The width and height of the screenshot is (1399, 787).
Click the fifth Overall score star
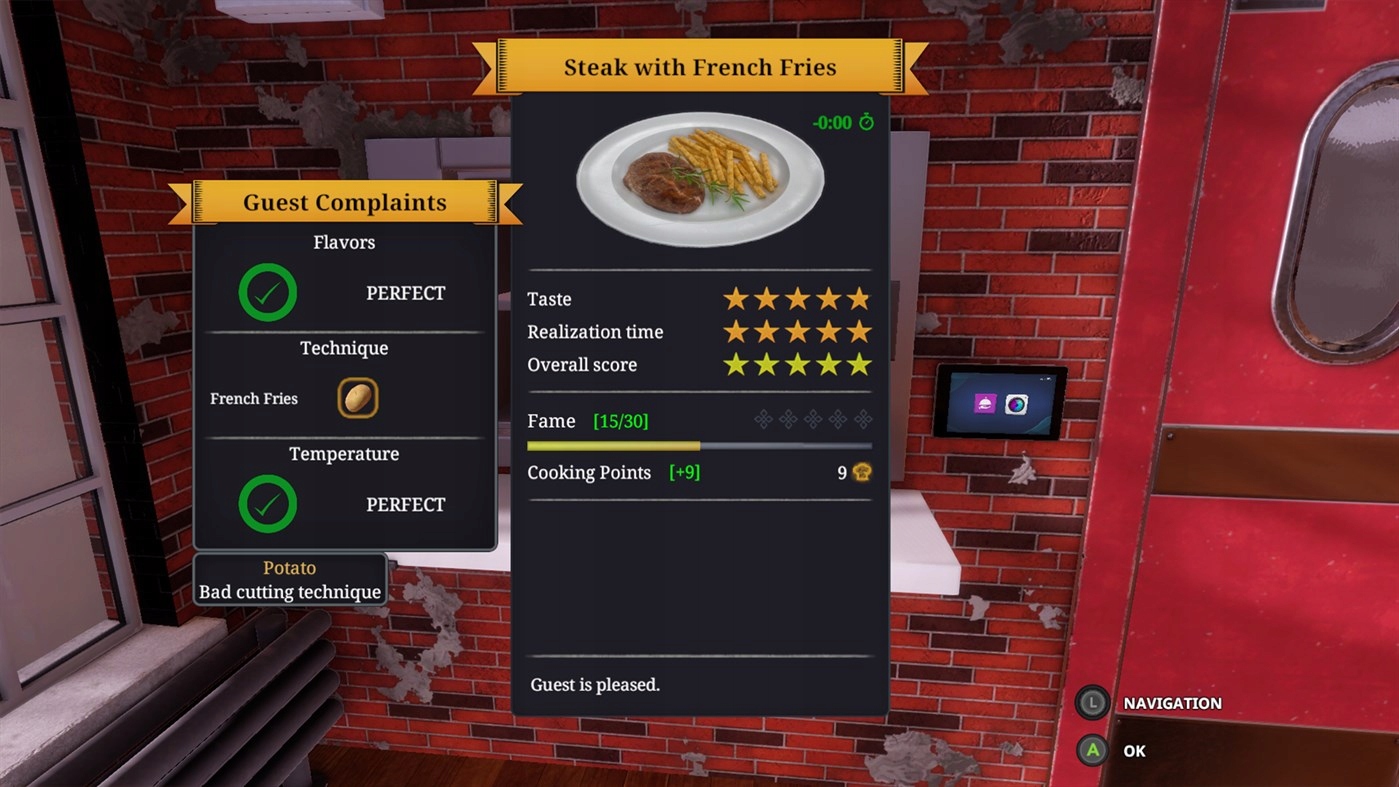coord(859,364)
